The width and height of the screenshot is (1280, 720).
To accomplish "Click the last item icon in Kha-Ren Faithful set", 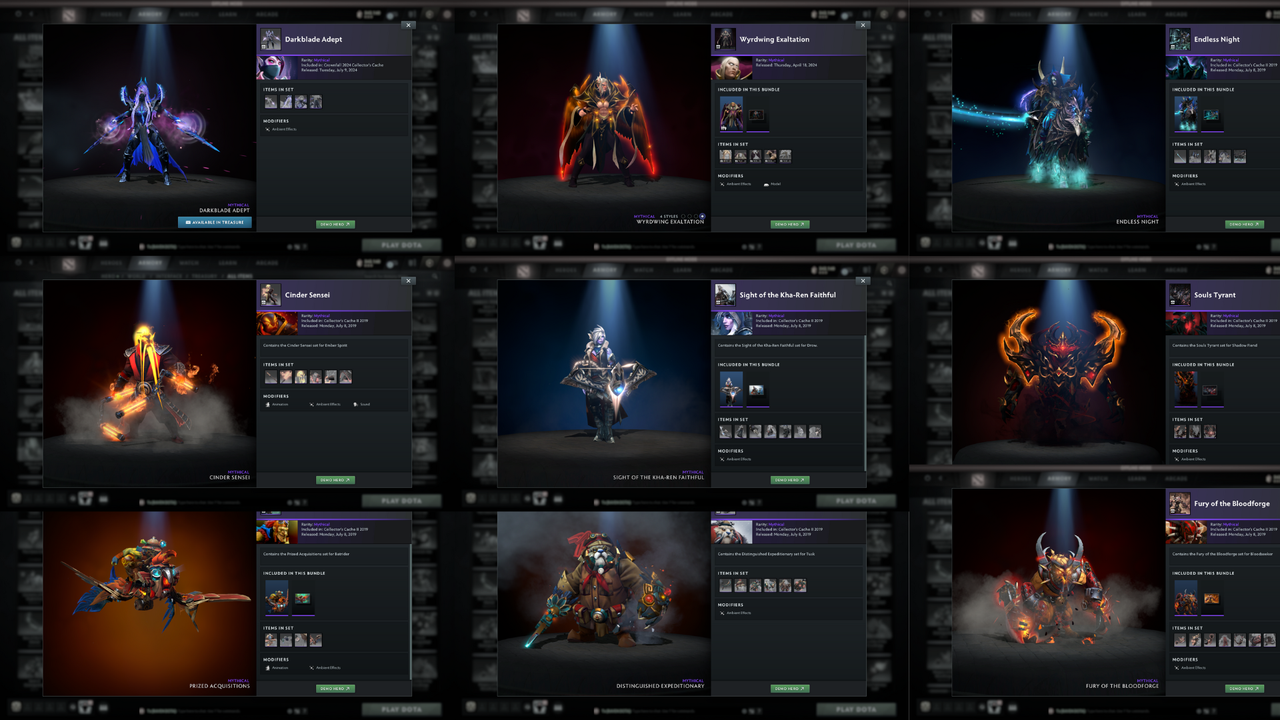I will (815, 431).
